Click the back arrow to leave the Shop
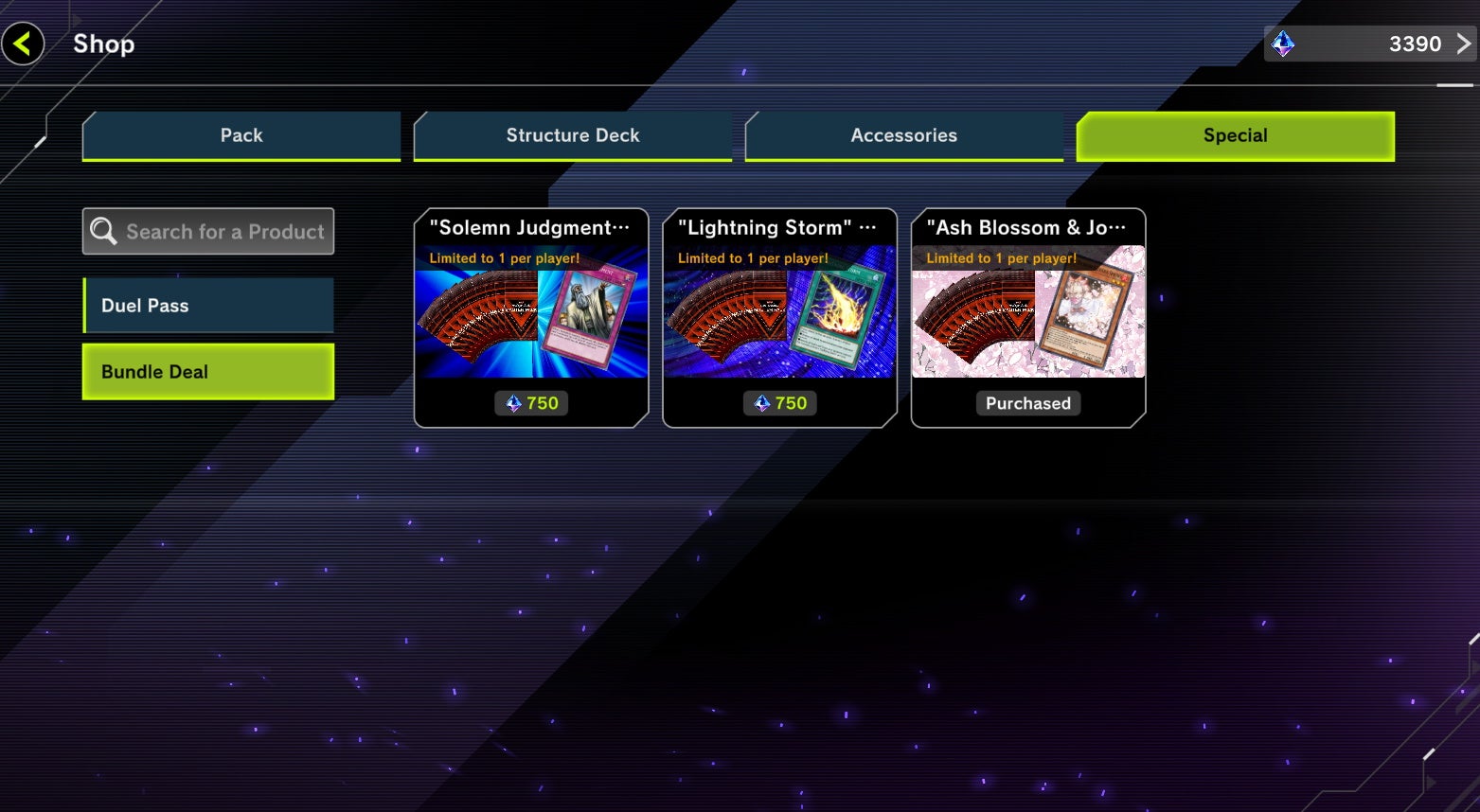This screenshot has width=1480, height=812. coord(23,43)
